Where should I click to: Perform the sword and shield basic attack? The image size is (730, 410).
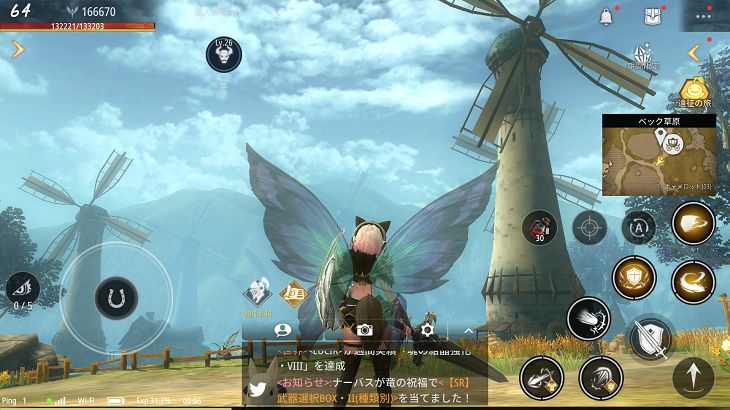pos(650,336)
